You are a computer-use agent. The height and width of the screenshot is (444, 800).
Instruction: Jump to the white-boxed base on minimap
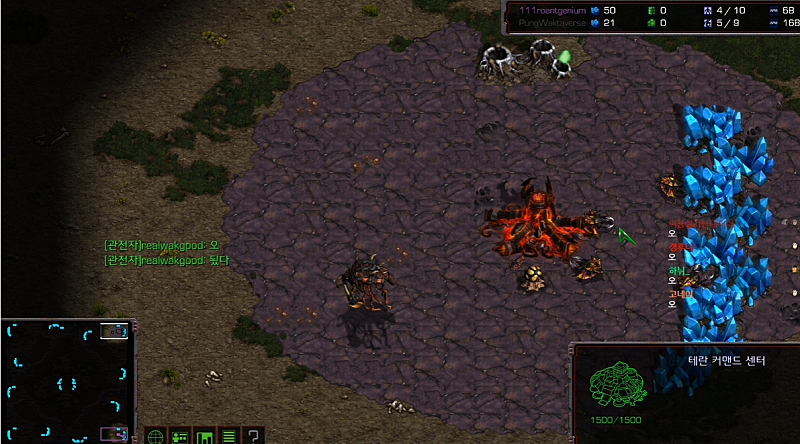116,331
